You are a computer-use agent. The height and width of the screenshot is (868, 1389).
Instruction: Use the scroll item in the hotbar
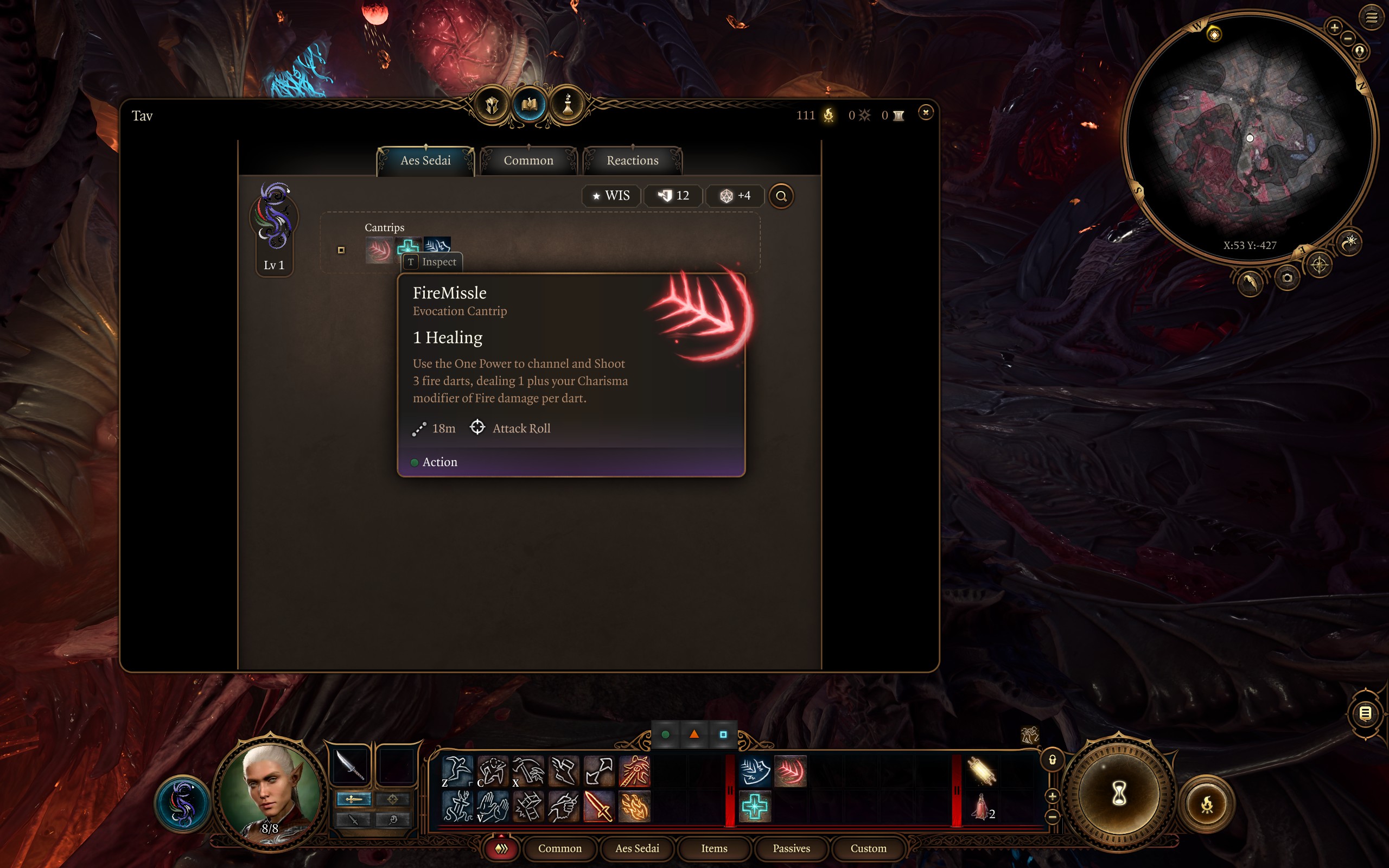981,770
